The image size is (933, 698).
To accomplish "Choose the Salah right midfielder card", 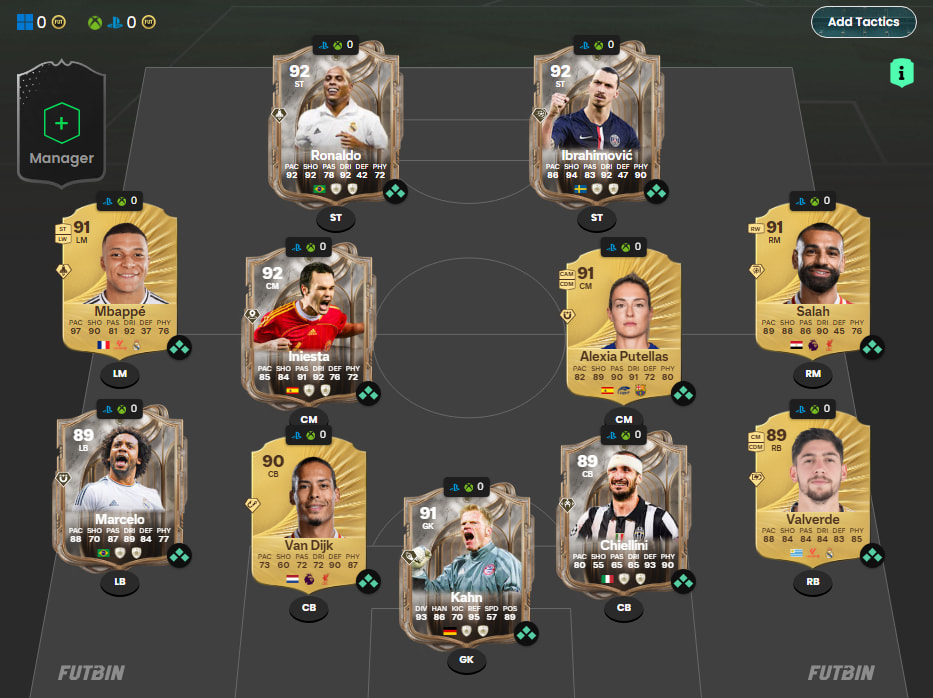I will tap(813, 285).
